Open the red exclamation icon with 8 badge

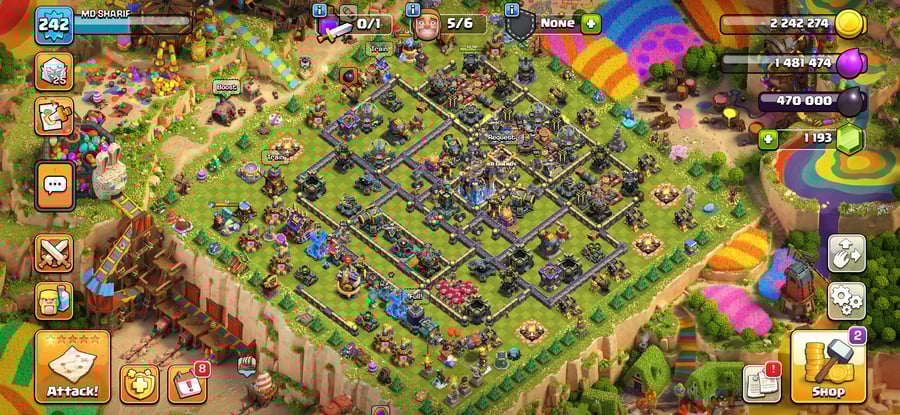pyautogui.click(x=187, y=383)
